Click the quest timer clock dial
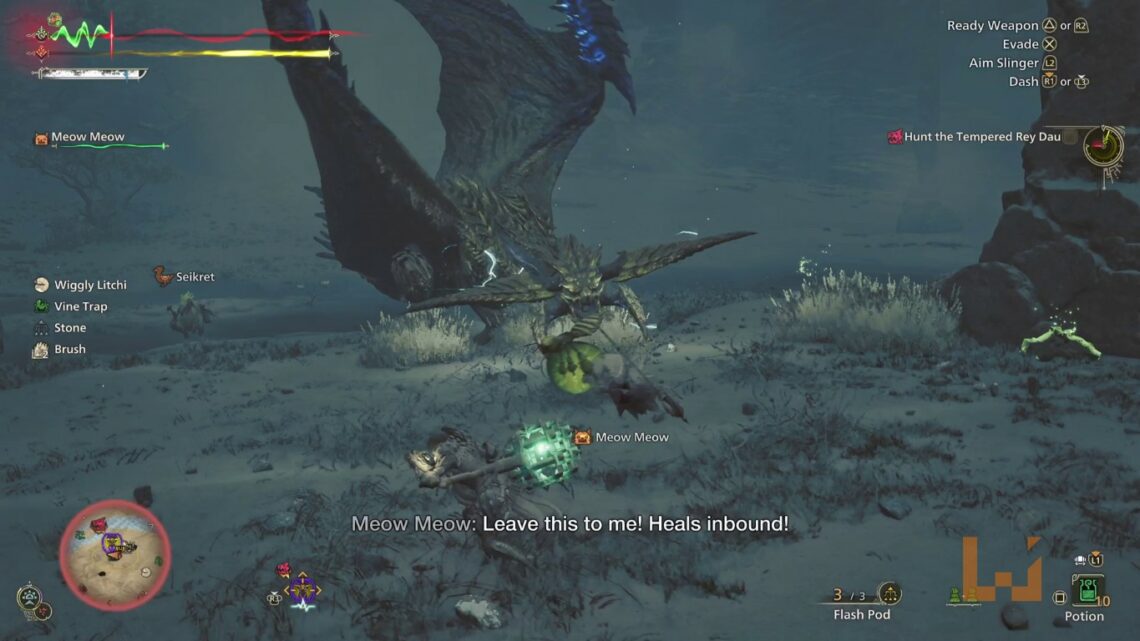Screen dimensions: 1140x641 1103,146
